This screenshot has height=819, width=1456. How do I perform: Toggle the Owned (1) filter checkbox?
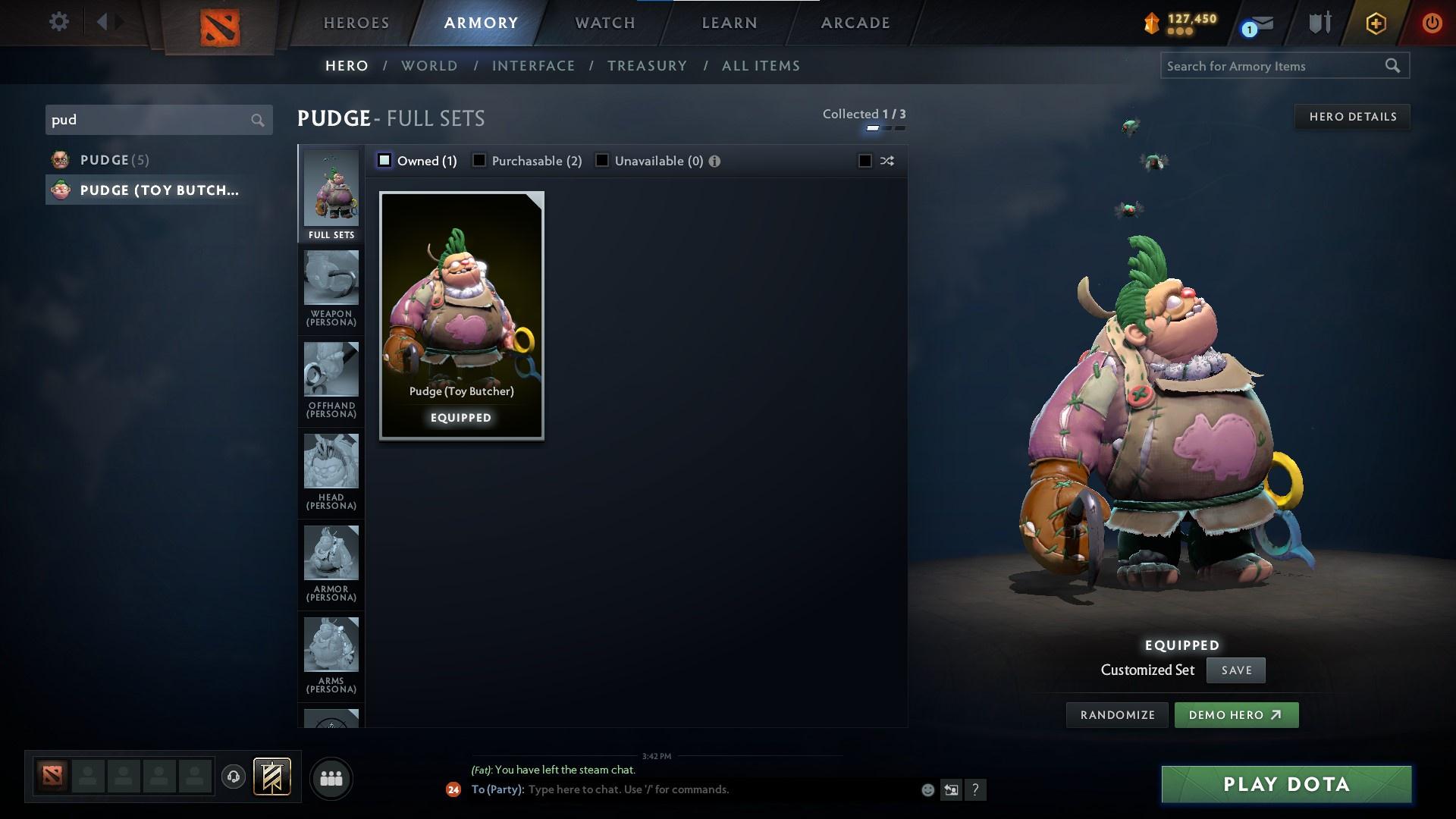[x=385, y=160]
